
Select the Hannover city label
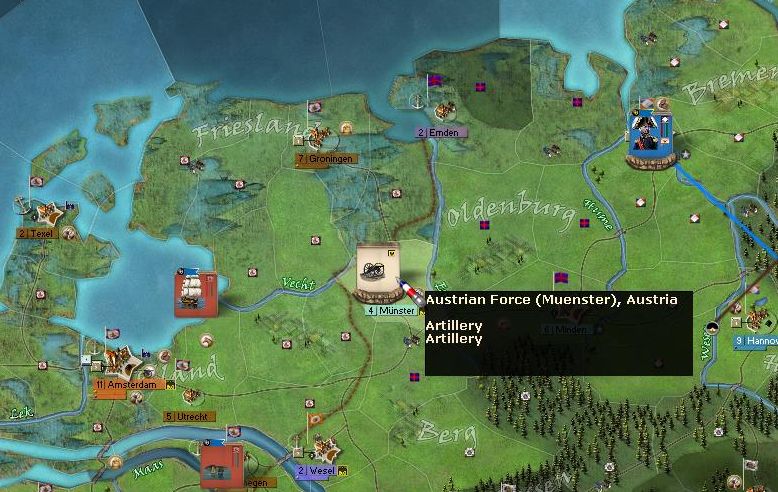[756, 341]
